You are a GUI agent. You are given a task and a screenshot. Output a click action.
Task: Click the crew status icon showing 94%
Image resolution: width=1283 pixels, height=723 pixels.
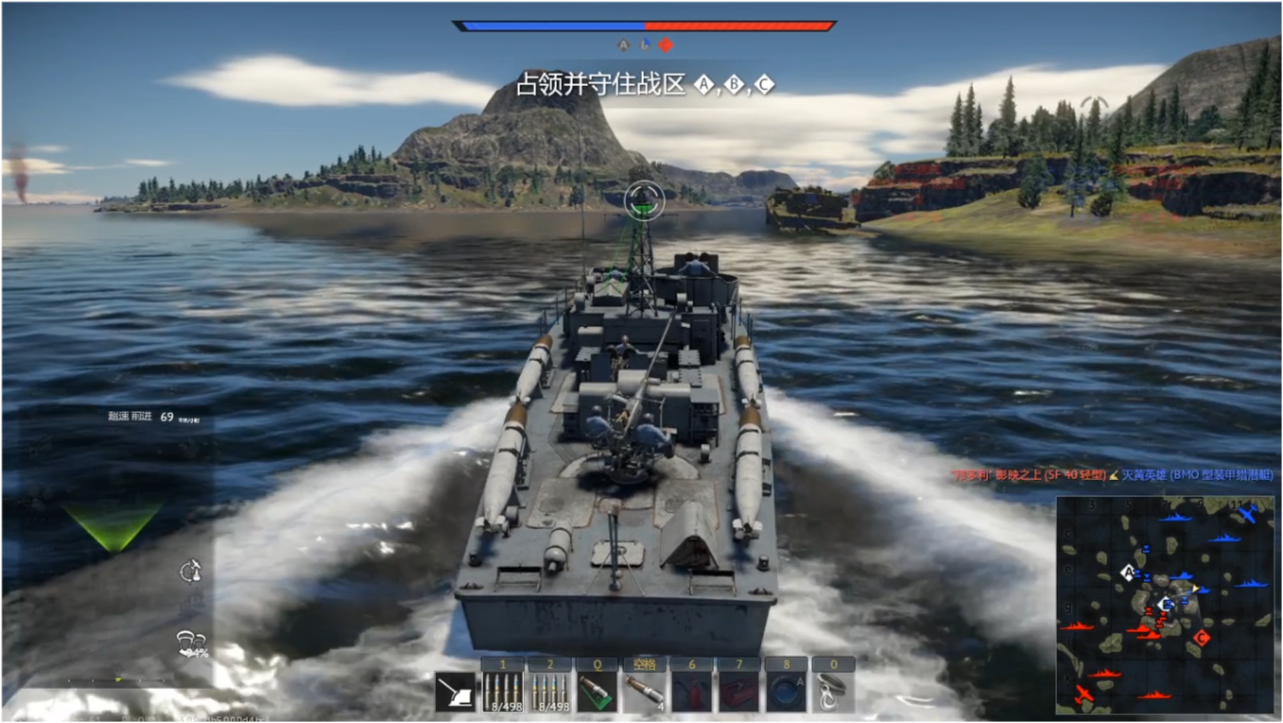[190, 643]
